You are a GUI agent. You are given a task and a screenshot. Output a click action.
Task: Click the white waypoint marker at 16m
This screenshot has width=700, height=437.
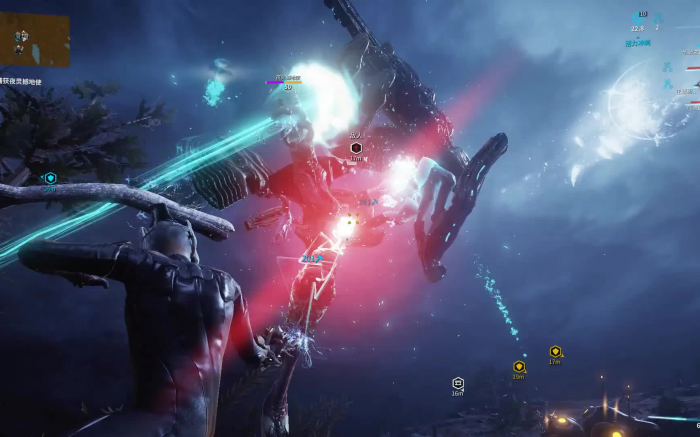(458, 383)
